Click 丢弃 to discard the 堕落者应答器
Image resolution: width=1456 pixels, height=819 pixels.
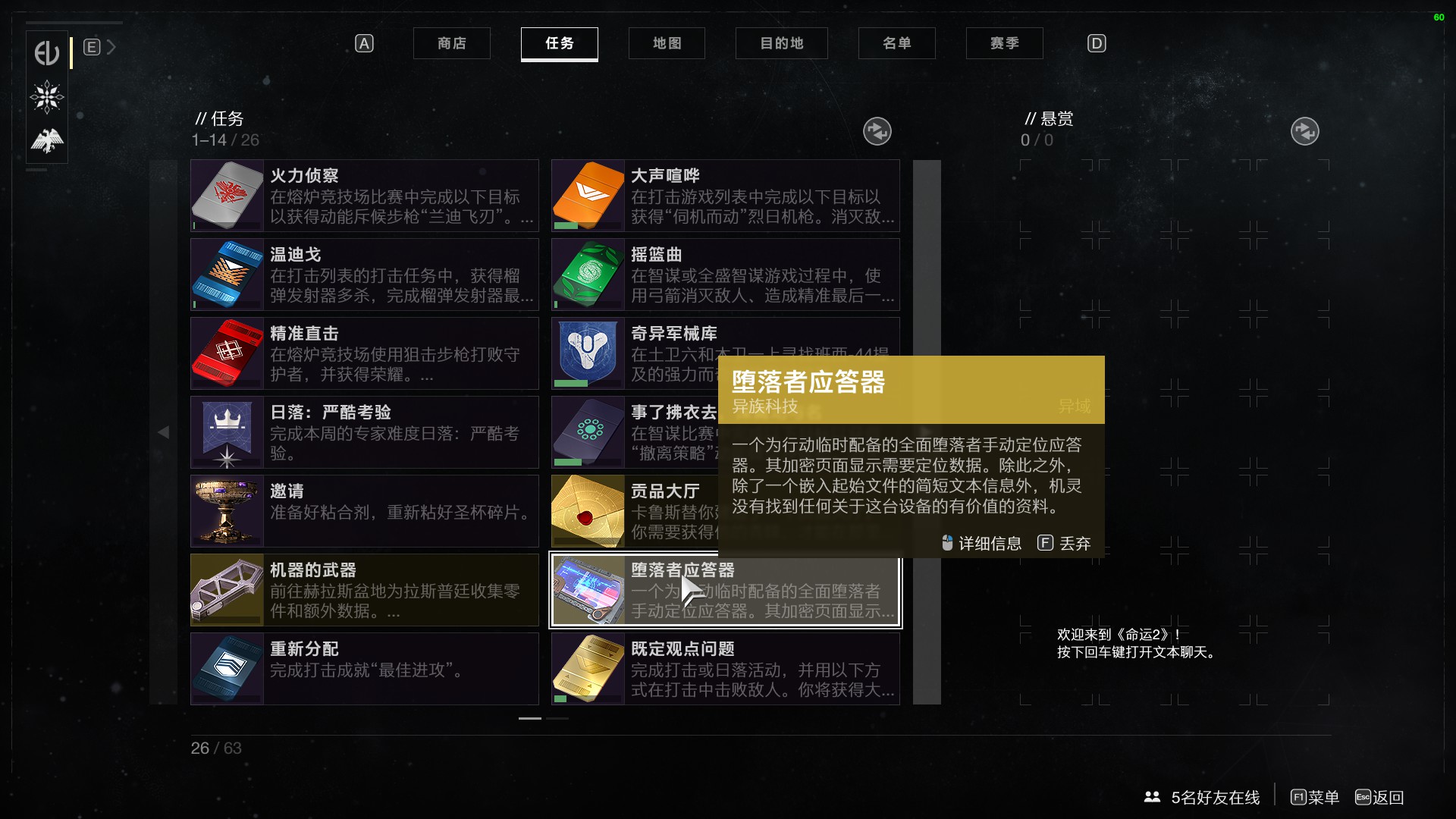pos(1073,544)
